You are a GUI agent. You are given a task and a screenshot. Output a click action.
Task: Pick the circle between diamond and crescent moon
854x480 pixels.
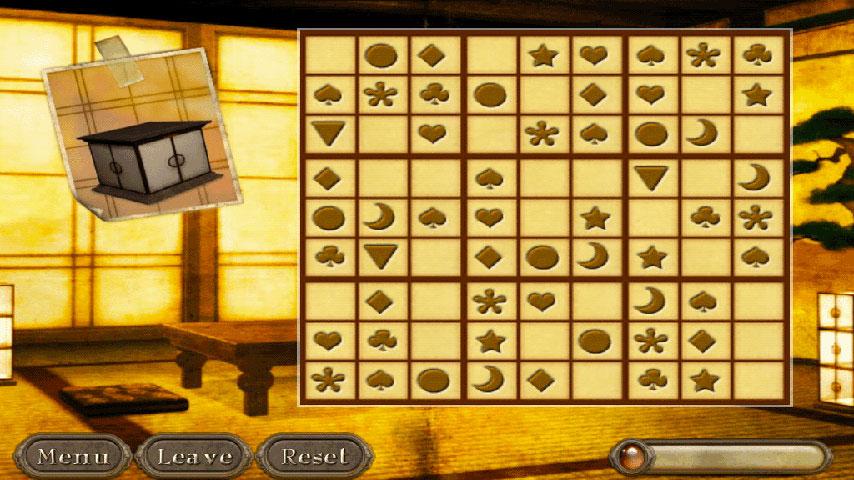click(x=542, y=256)
